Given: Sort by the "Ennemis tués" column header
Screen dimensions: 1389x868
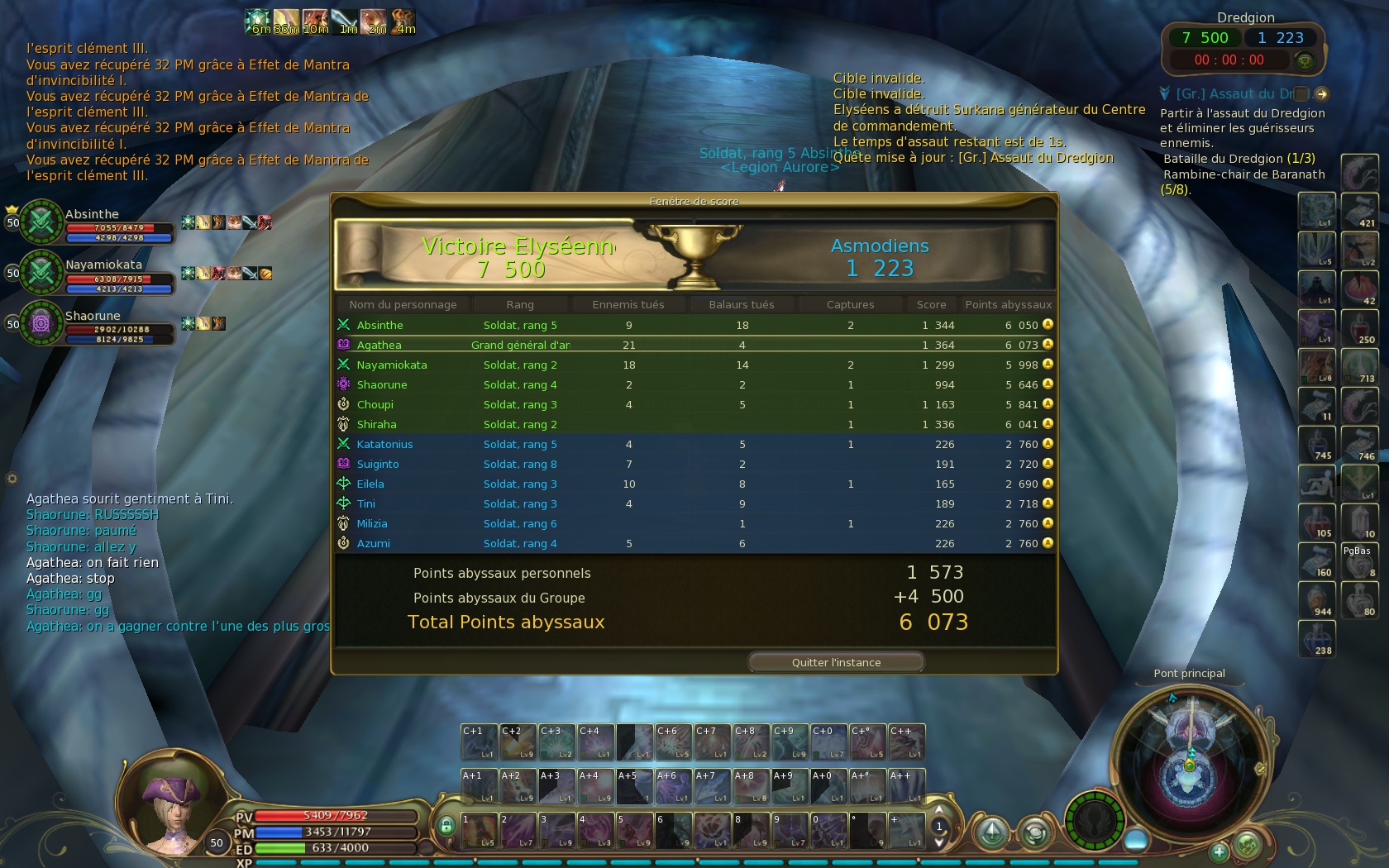Looking at the screenshot, I should coord(628,304).
